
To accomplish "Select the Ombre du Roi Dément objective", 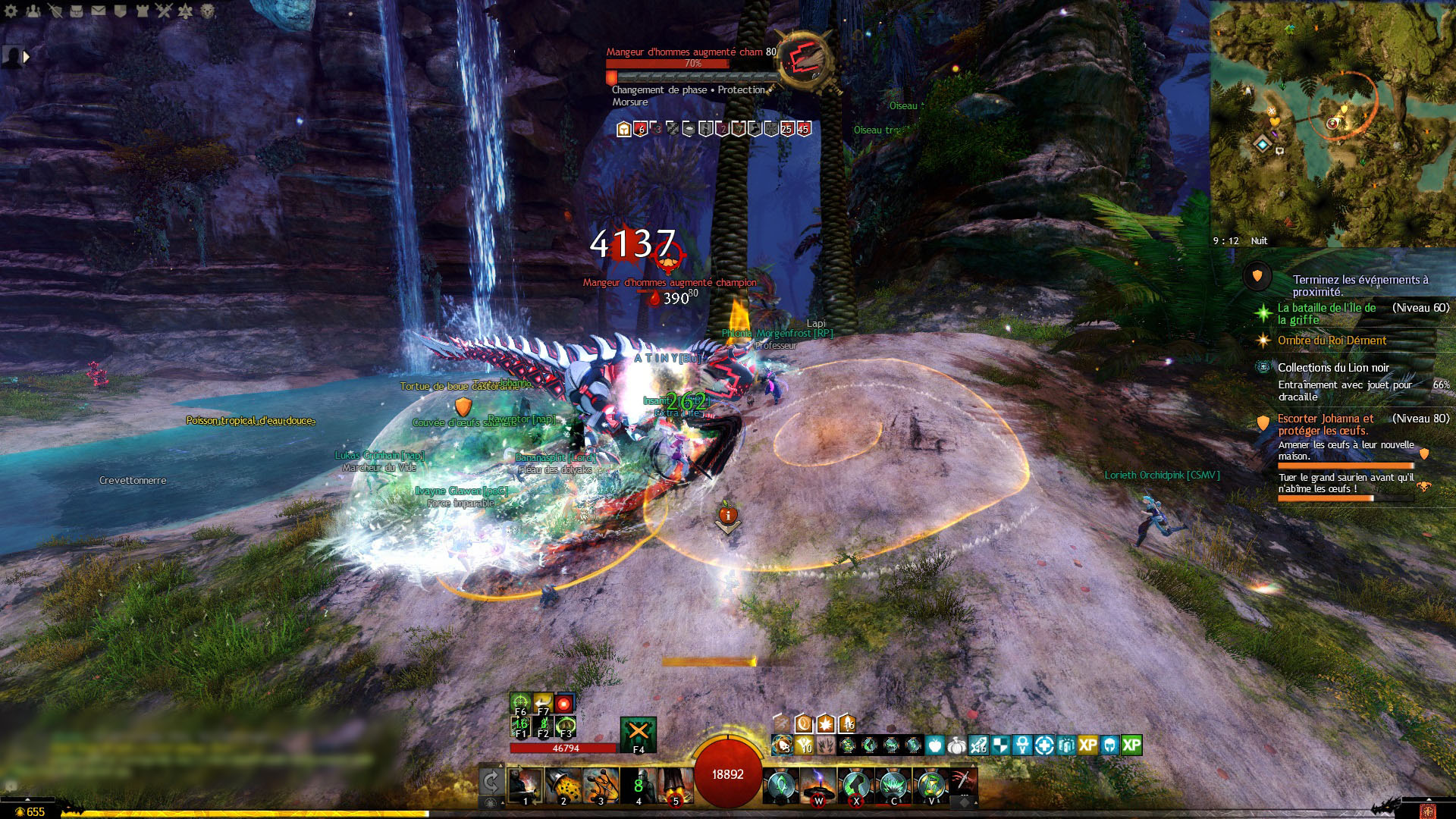I will point(1332,340).
